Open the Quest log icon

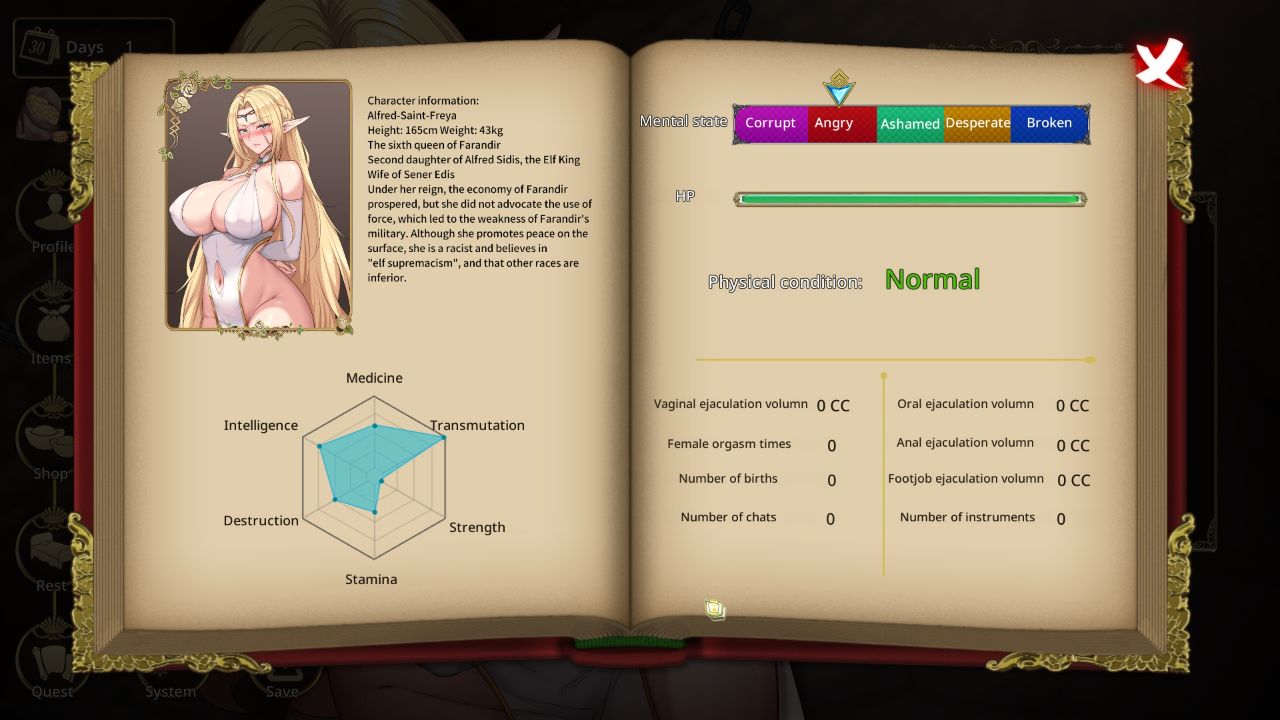50,660
